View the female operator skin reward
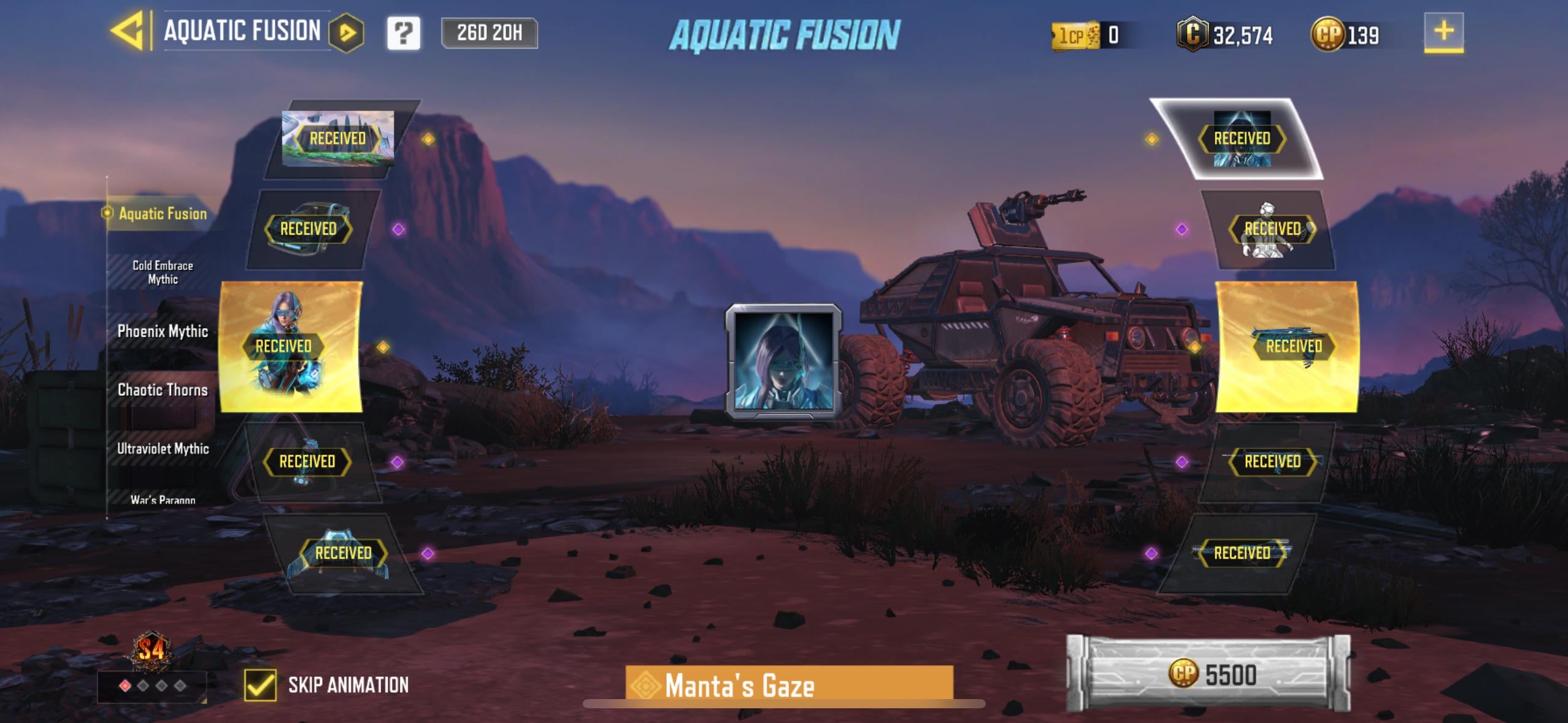The image size is (1568, 723). pos(291,346)
